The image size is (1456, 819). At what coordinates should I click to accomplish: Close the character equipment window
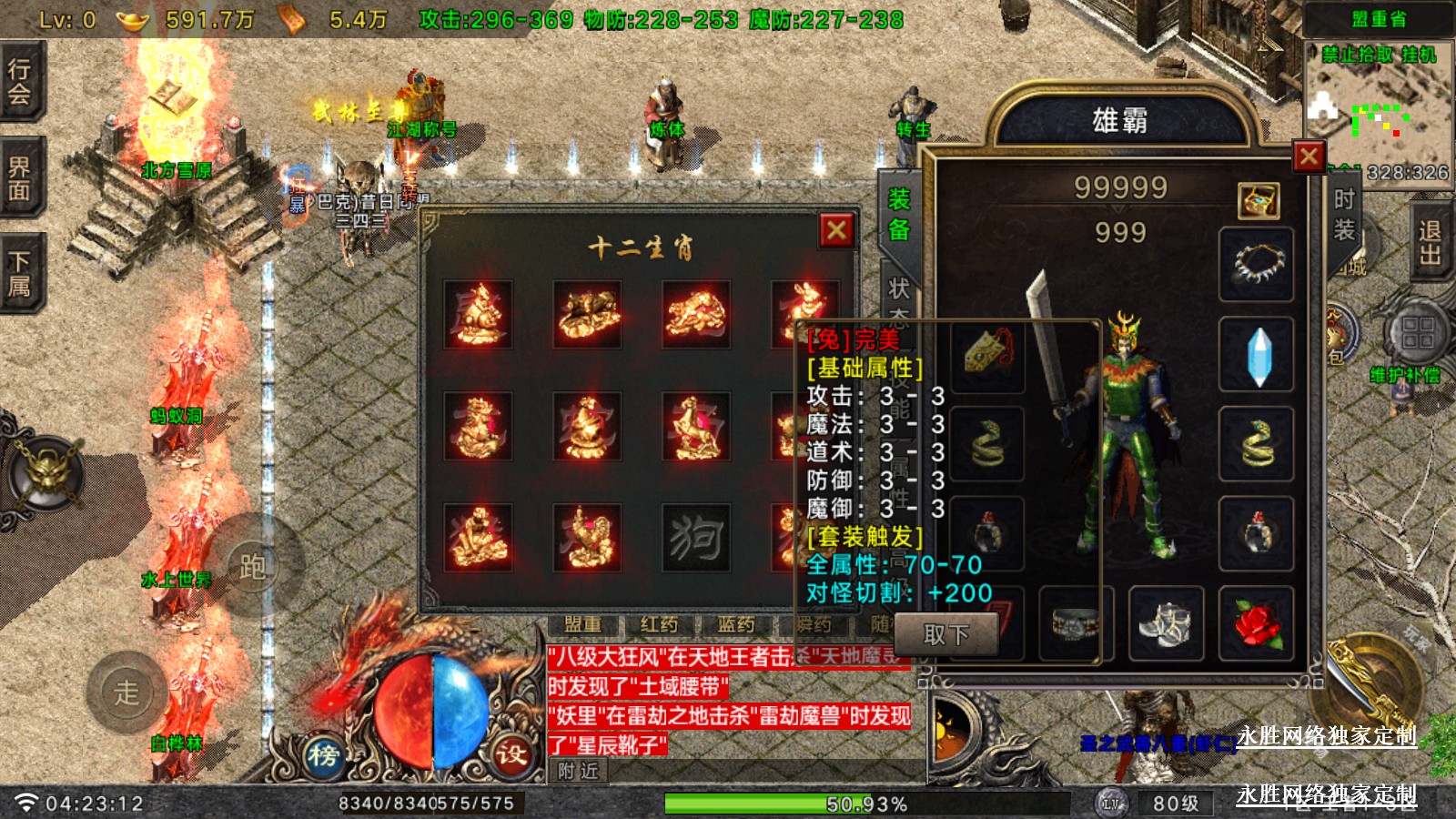tap(1309, 157)
